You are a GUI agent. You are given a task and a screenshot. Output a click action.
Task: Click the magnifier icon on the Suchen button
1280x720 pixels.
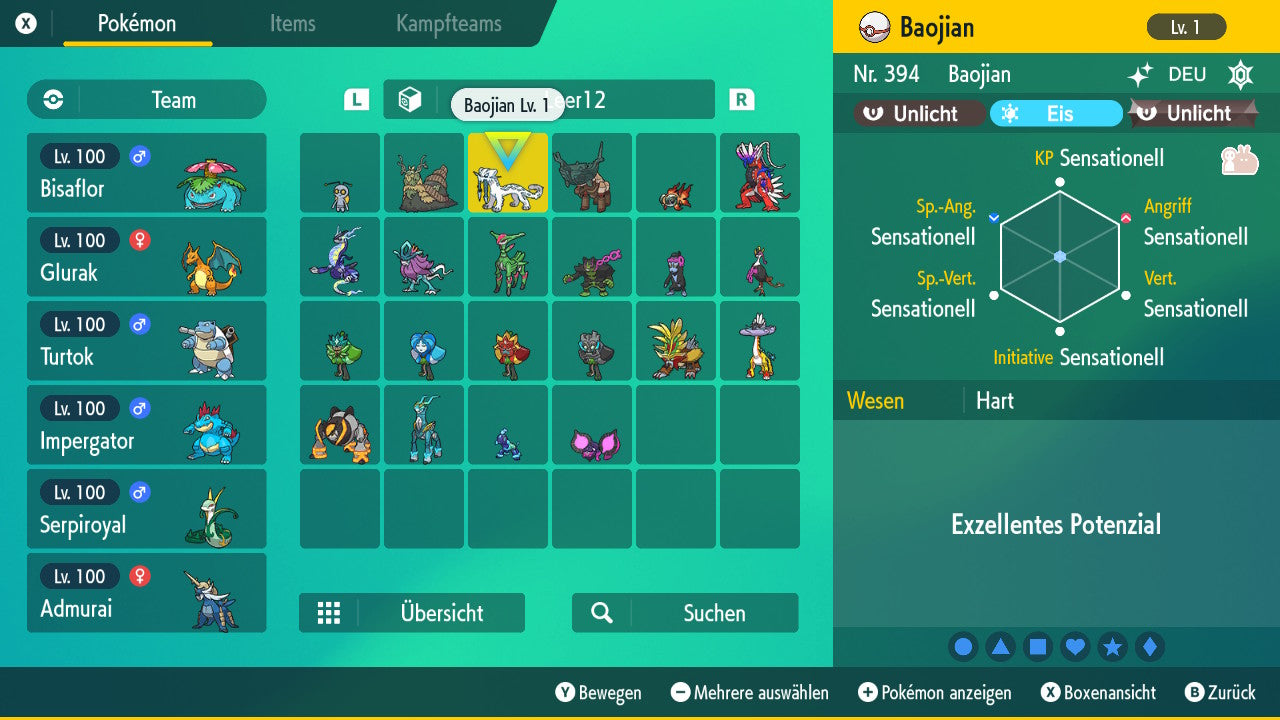tap(601, 613)
